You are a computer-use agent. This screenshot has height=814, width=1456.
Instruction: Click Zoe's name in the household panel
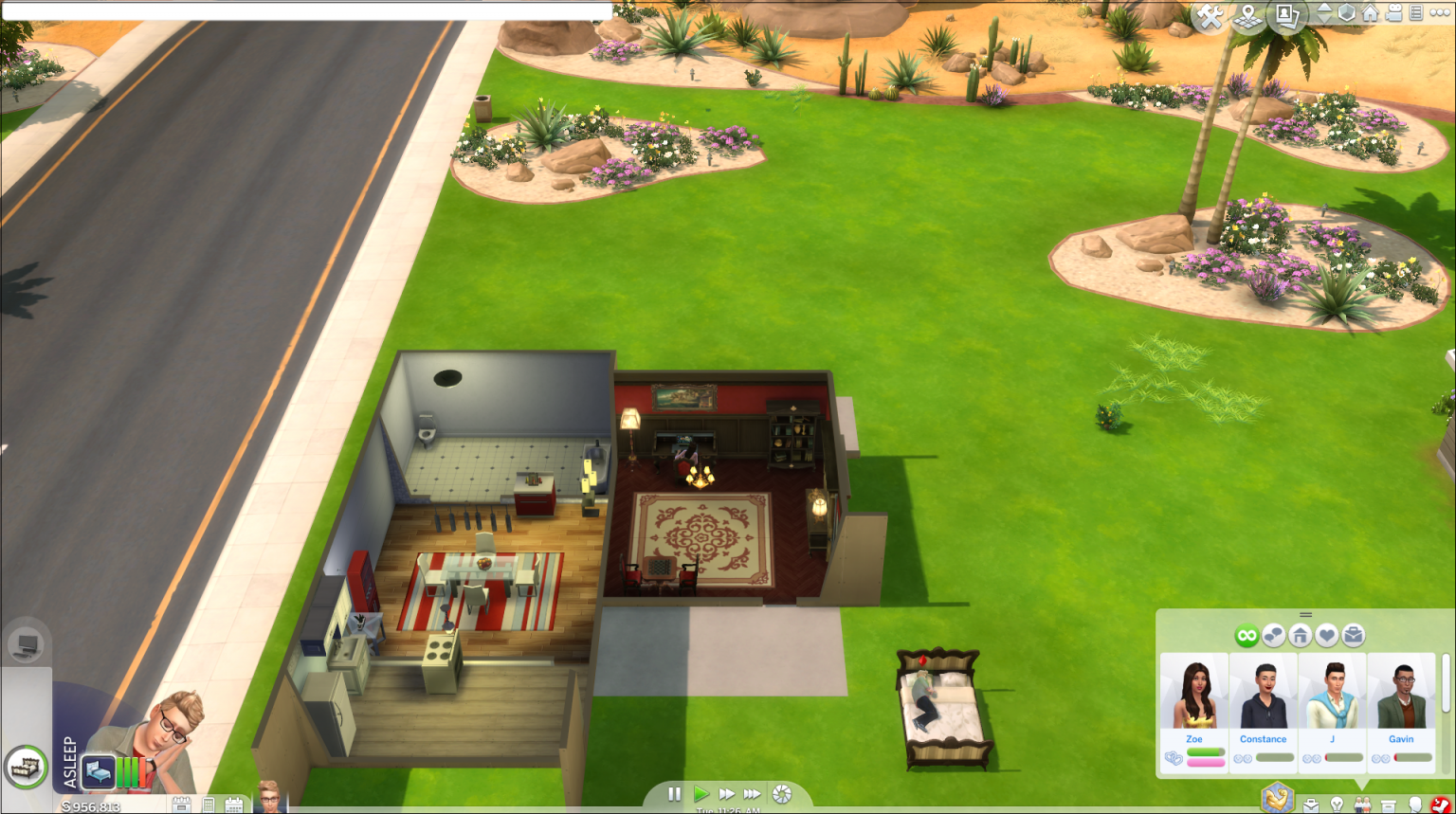tap(1194, 738)
